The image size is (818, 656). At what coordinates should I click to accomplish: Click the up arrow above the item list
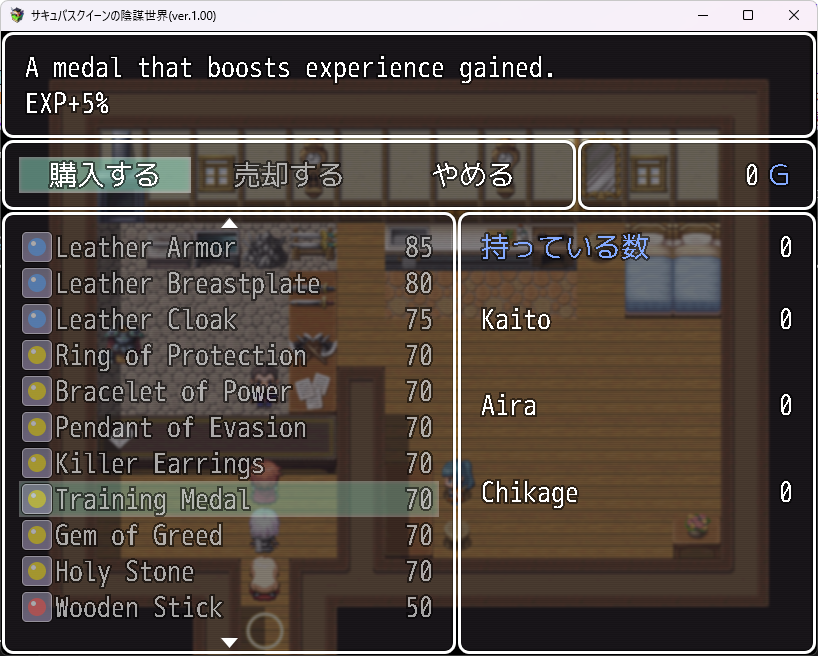(x=229, y=223)
